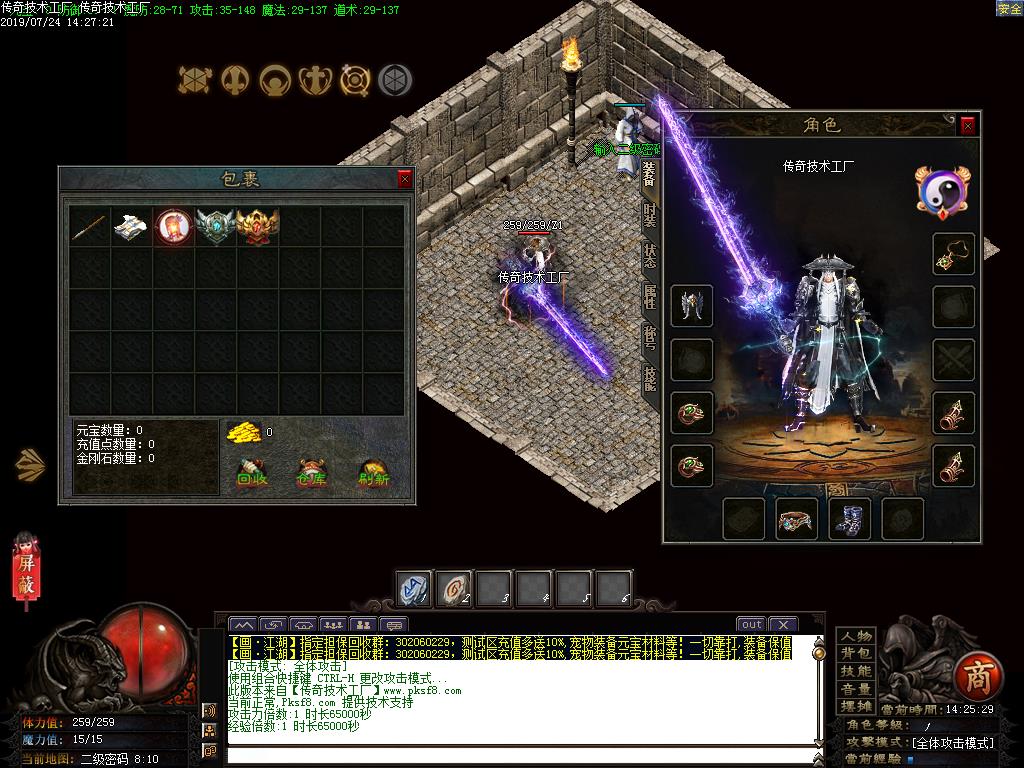Click the 回收 recycle button
1024x768 pixels.
[x=252, y=472]
